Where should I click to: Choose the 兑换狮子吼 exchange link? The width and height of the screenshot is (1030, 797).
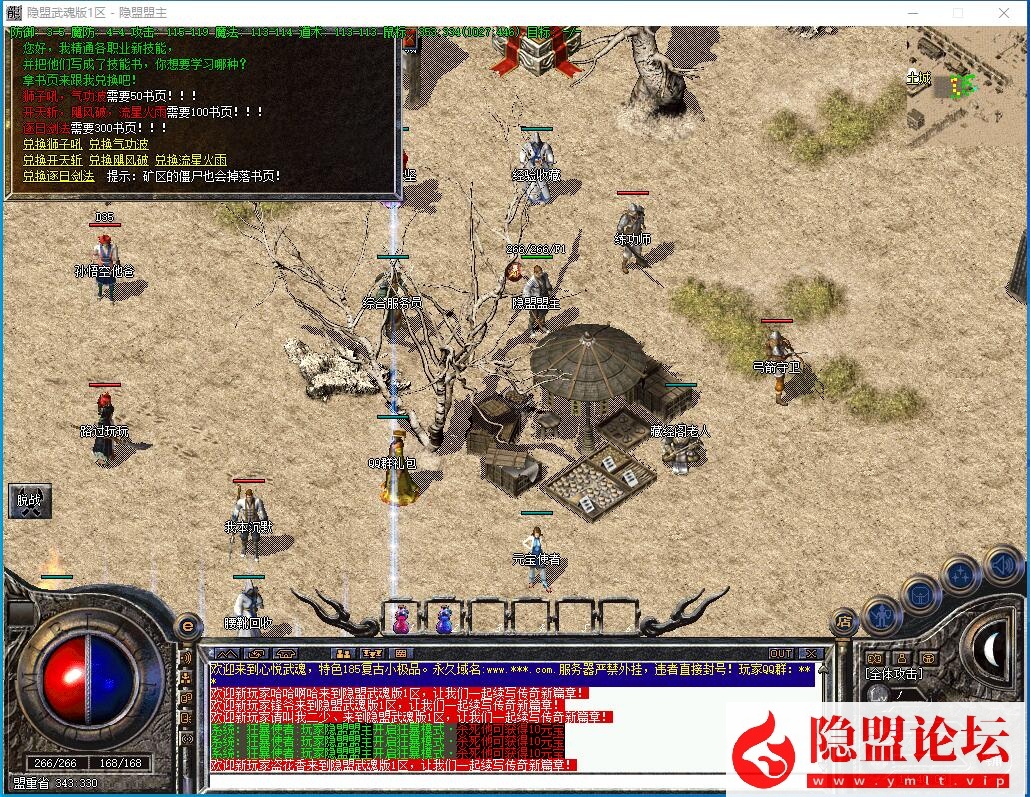[54, 144]
